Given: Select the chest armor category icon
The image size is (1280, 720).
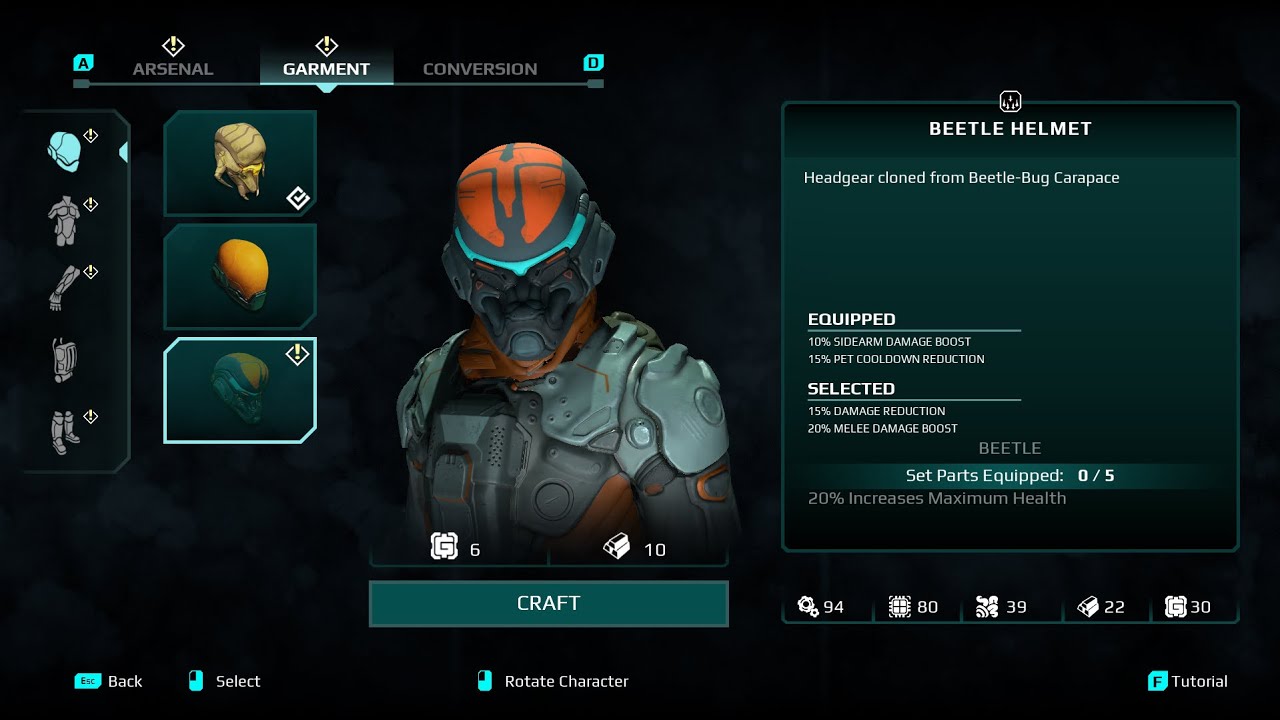Looking at the screenshot, I should [64, 220].
